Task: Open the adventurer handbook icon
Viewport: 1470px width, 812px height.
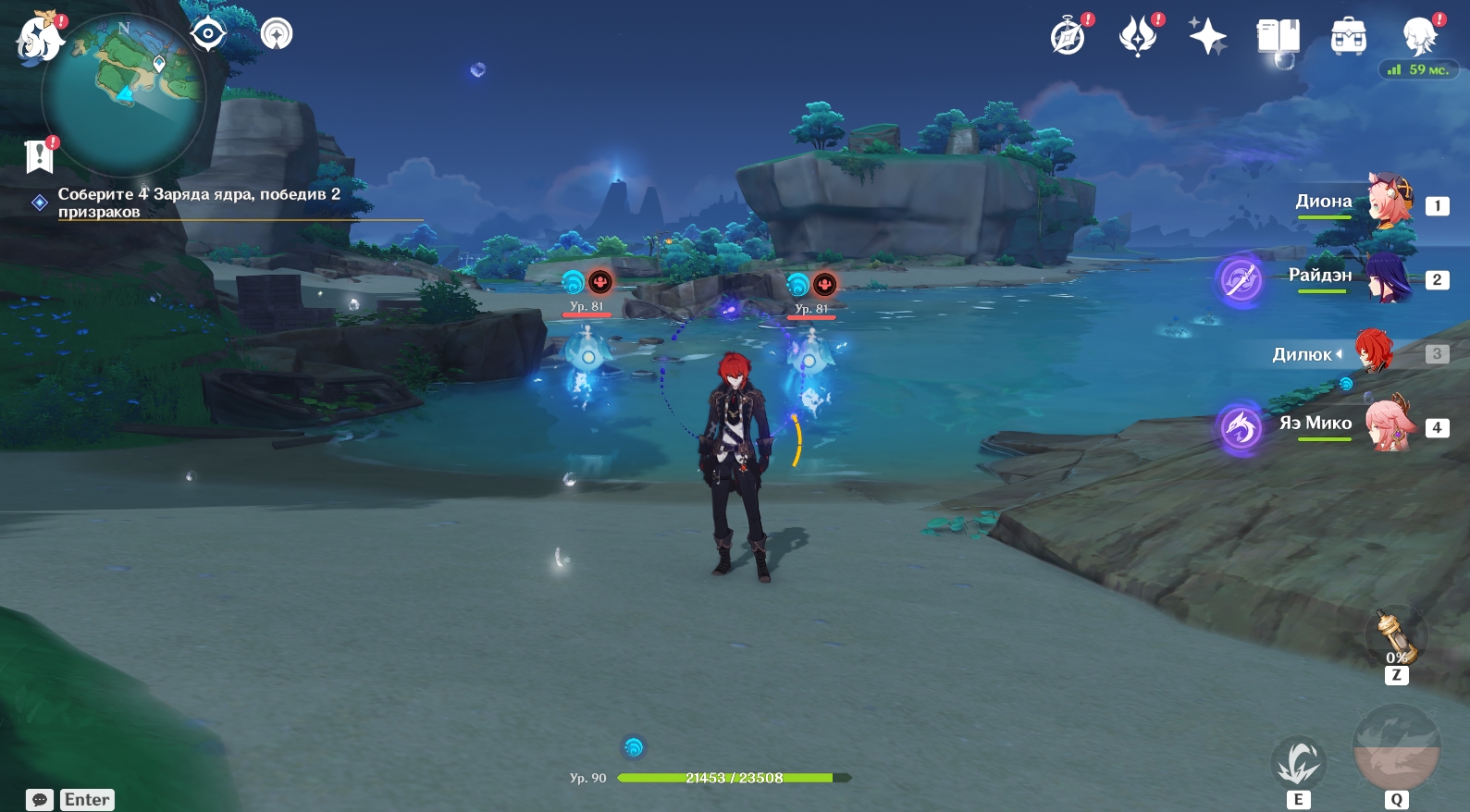Action: pos(1278,37)
